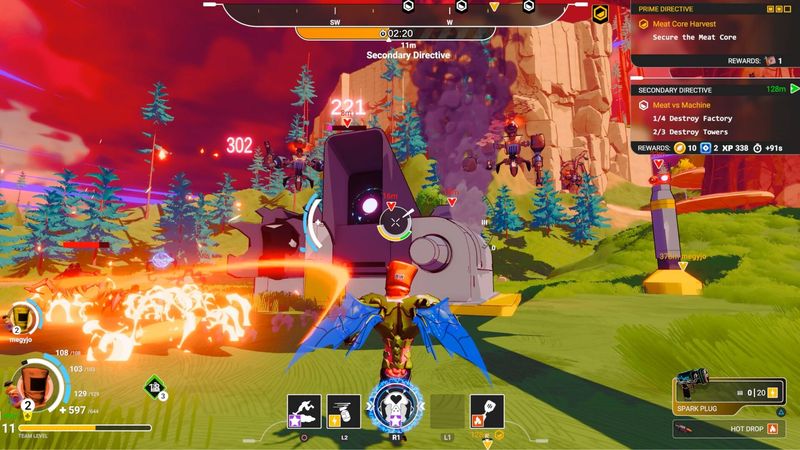Image resolution: width=800 pixels, height=450 pixels.
Task: Click your own character portrait
Action: (x=28, y=385)
